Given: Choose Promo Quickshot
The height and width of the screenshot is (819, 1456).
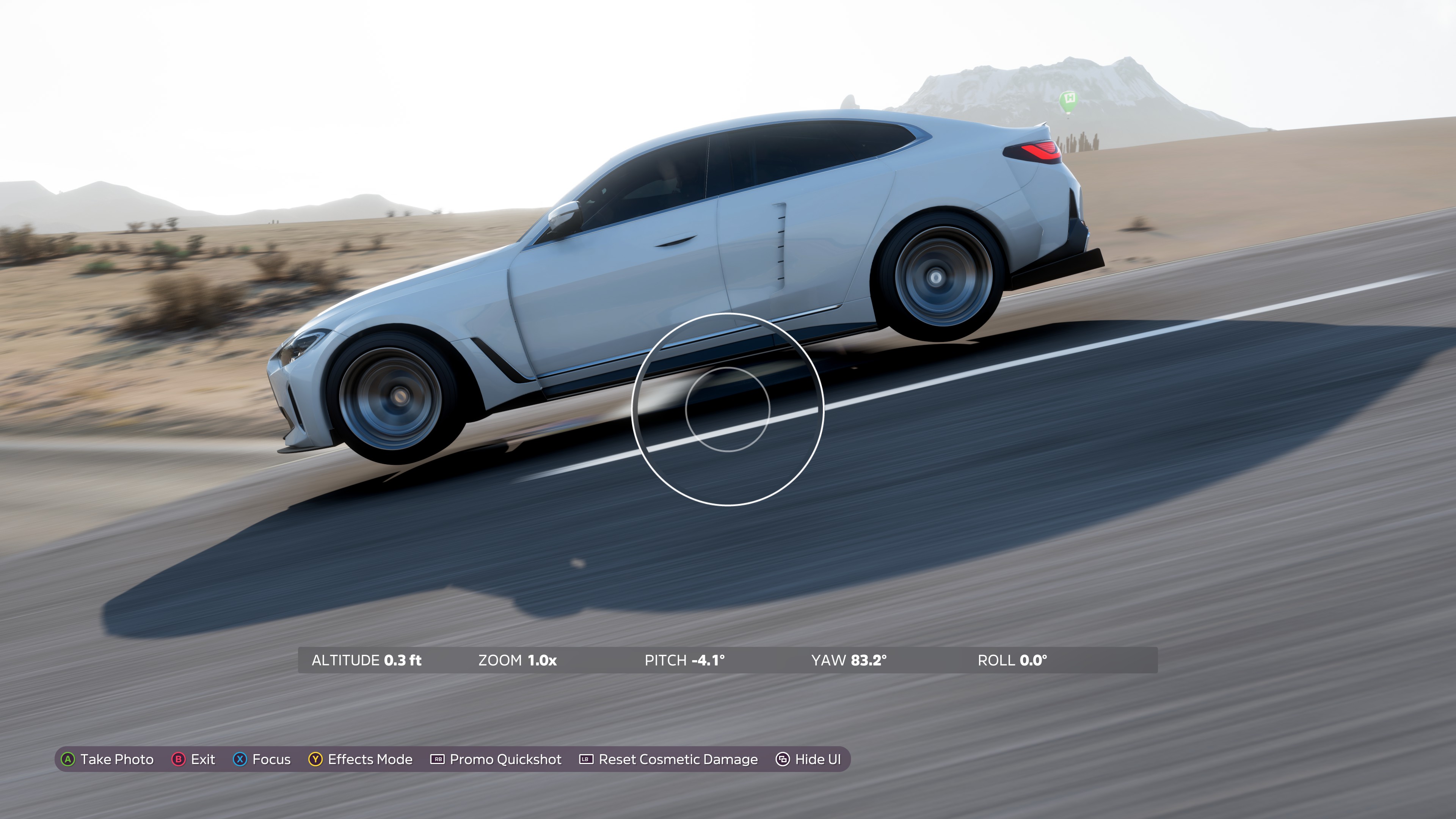Looking at the screenshot, I should click(x=496, y=759).
